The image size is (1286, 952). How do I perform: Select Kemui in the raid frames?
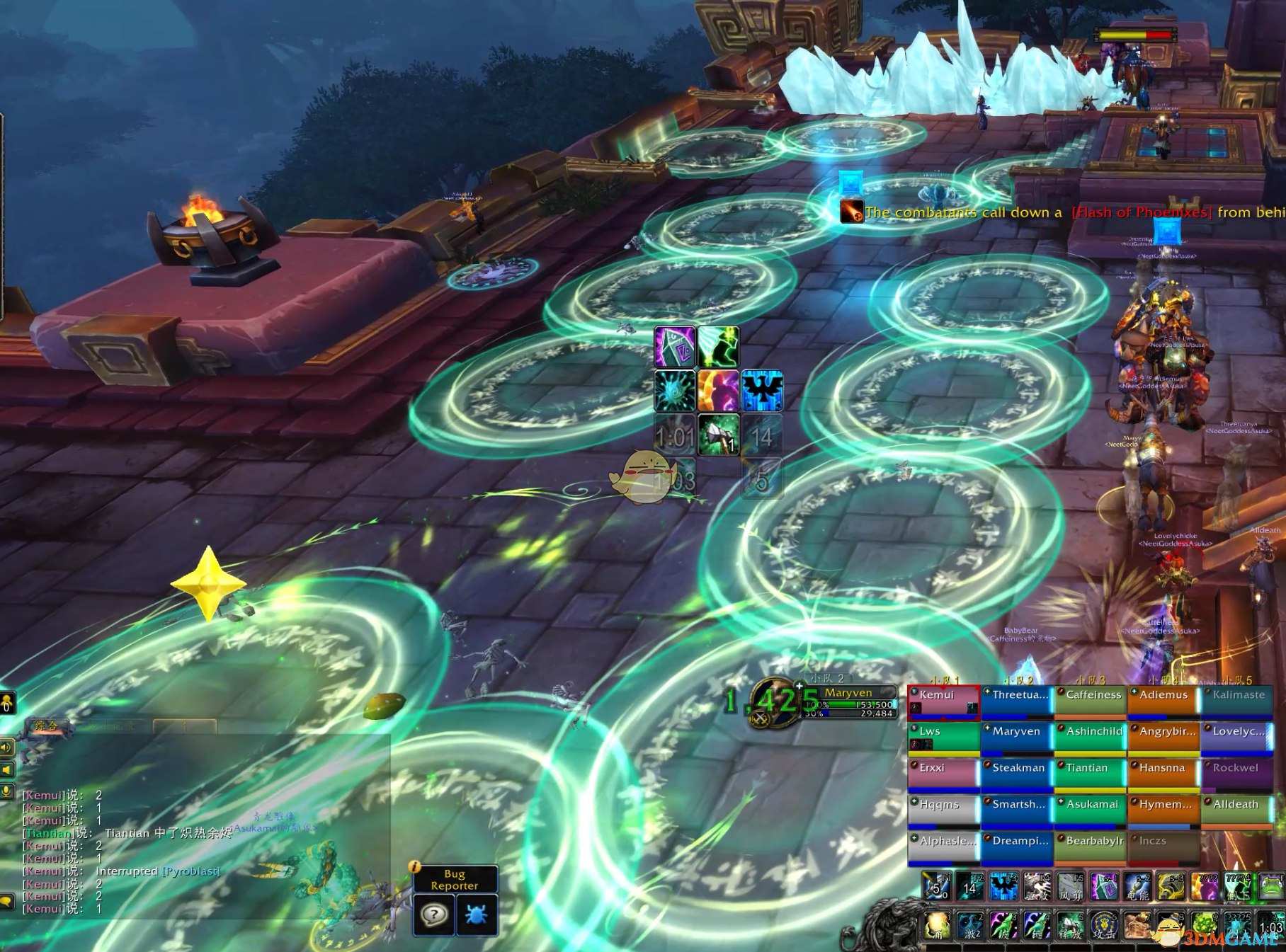pyautogui.click(x=943, y=701)
